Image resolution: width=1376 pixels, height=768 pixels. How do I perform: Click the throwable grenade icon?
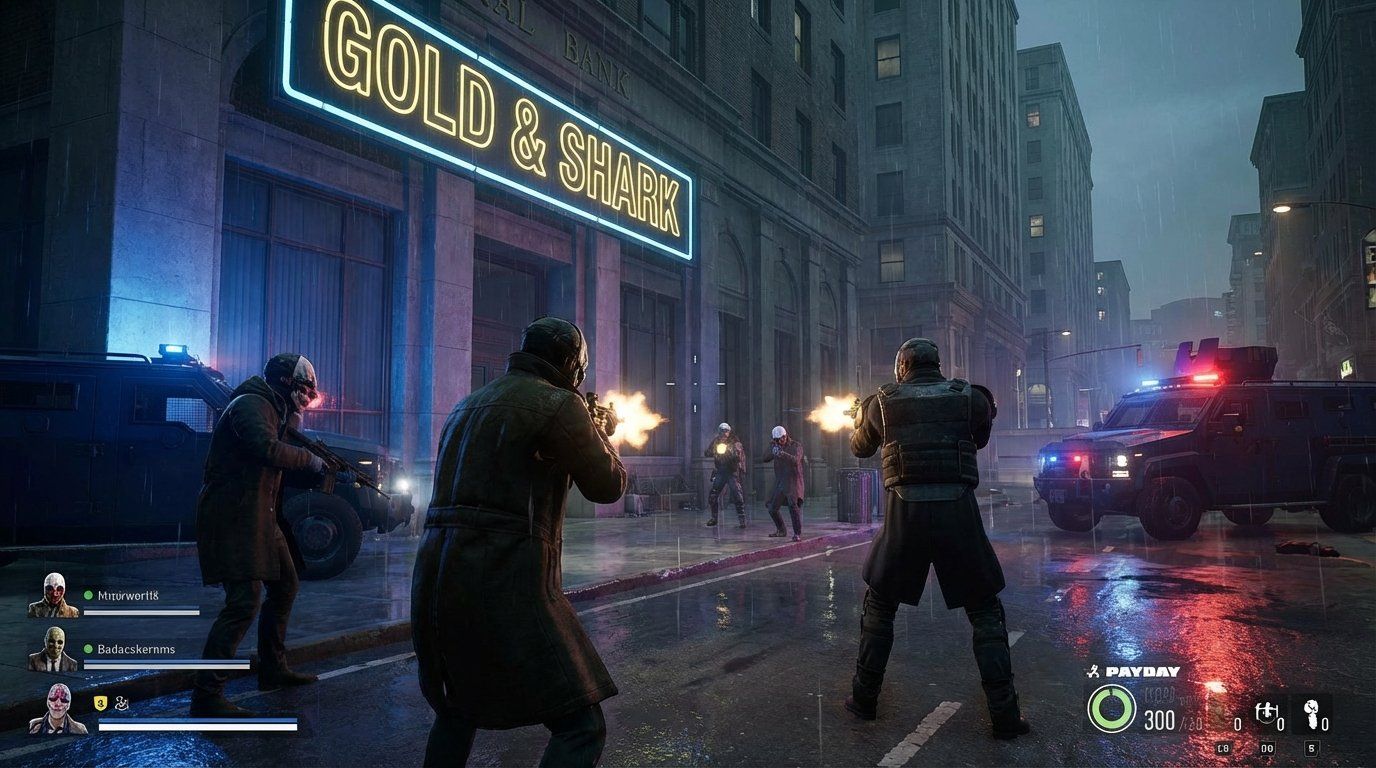click(x=1312, y=713)
